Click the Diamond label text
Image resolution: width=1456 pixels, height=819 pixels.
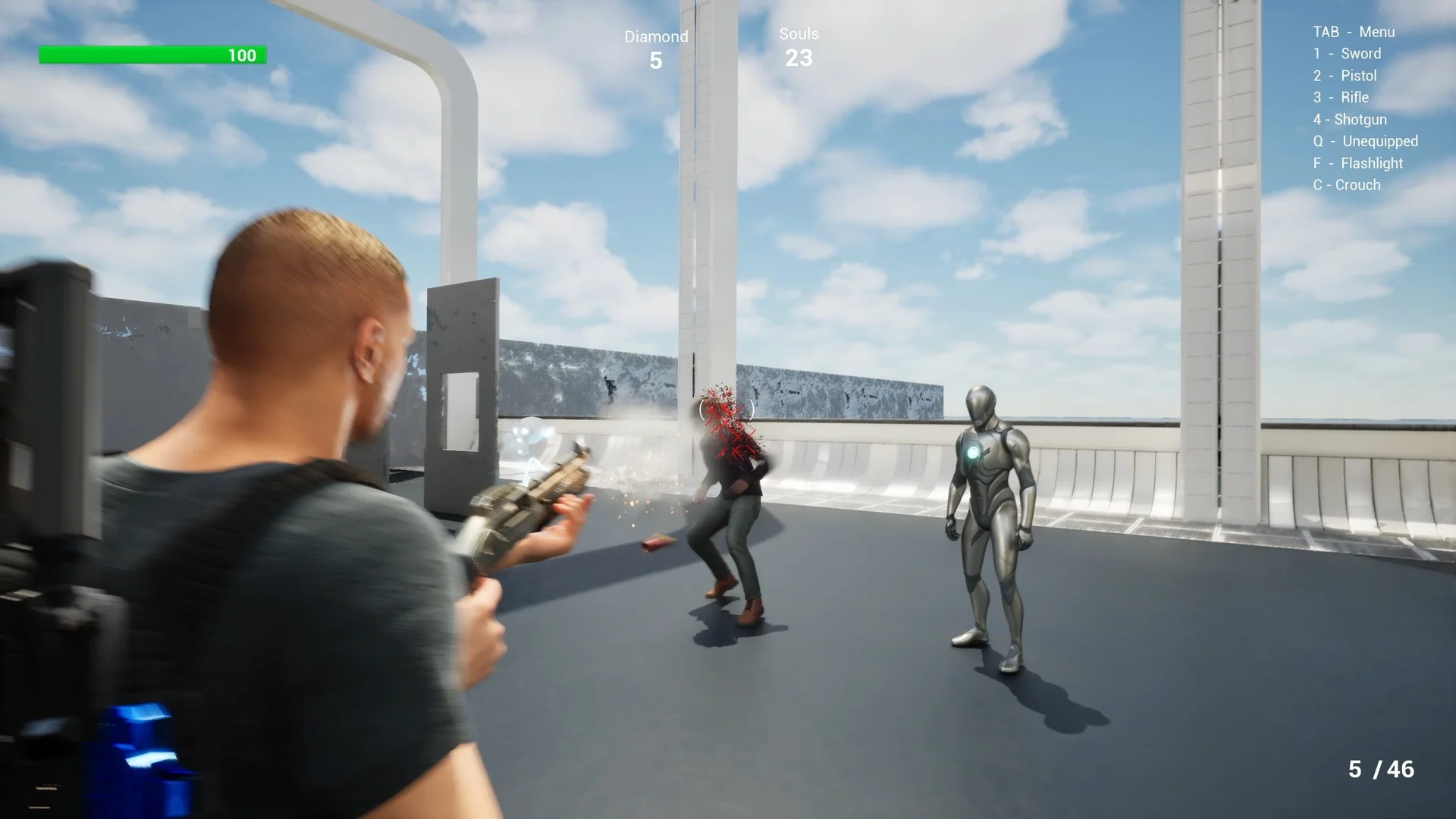click(657, 36)
